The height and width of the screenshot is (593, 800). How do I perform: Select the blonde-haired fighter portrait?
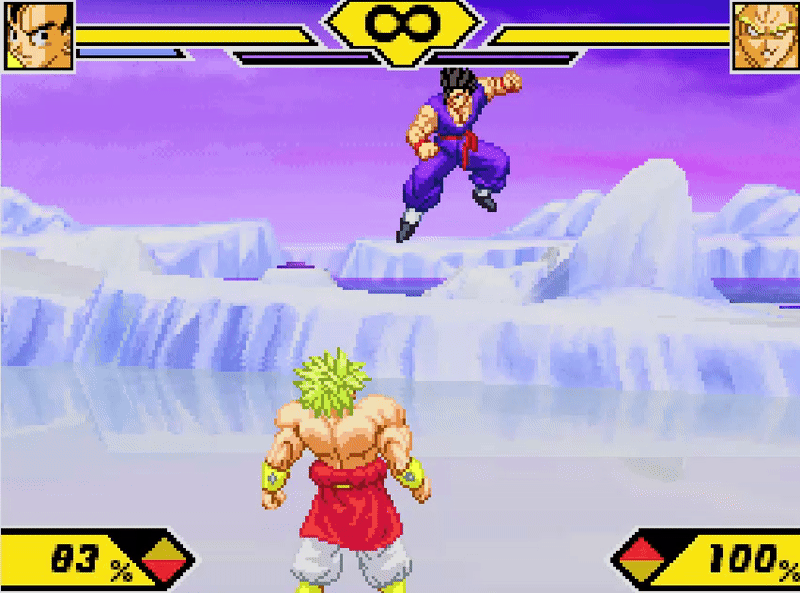coord(765,36)
